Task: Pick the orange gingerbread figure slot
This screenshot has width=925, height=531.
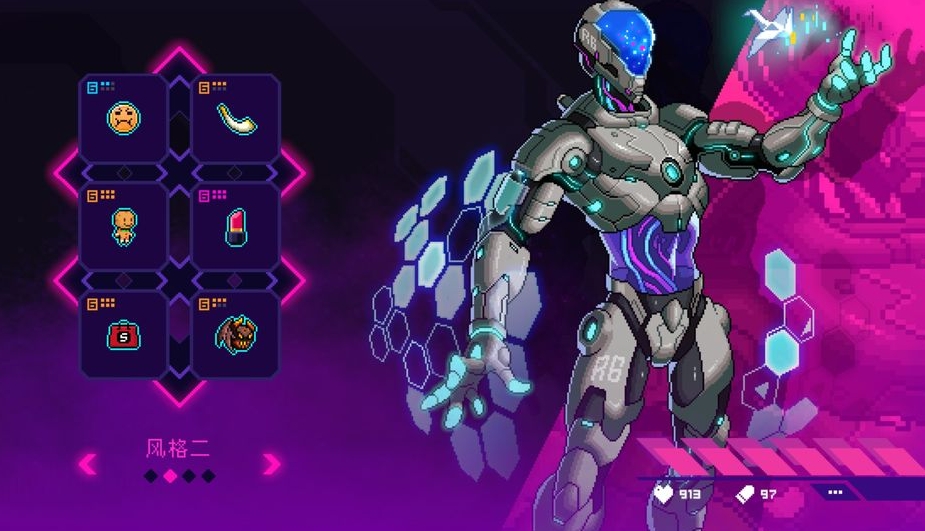Action: click(x=124, y=227)
